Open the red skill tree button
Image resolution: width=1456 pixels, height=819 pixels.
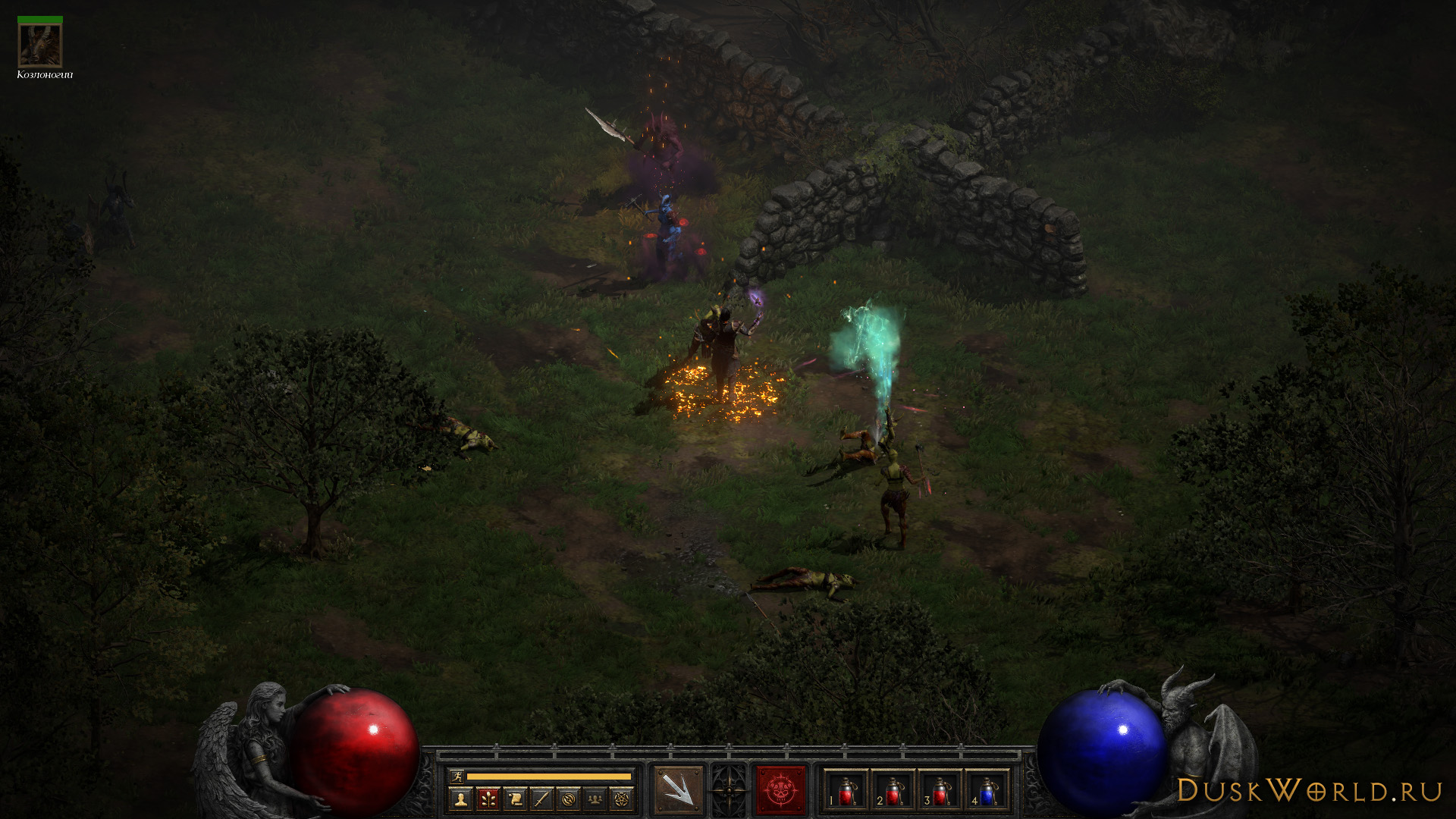coord(488,799)
